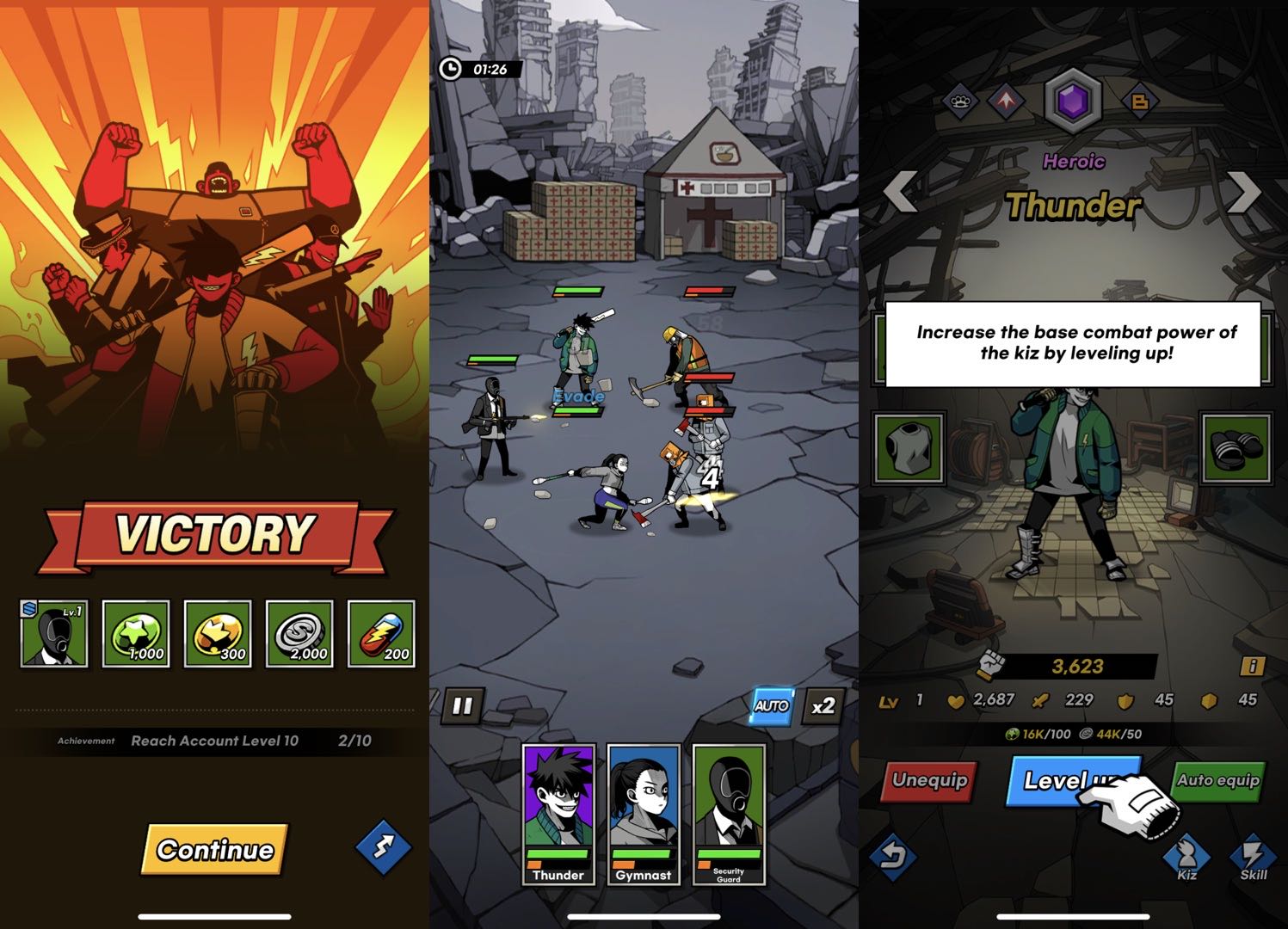The image size is (1288, 929).
Task: Level up Thunder
Action: point(1063,781)
